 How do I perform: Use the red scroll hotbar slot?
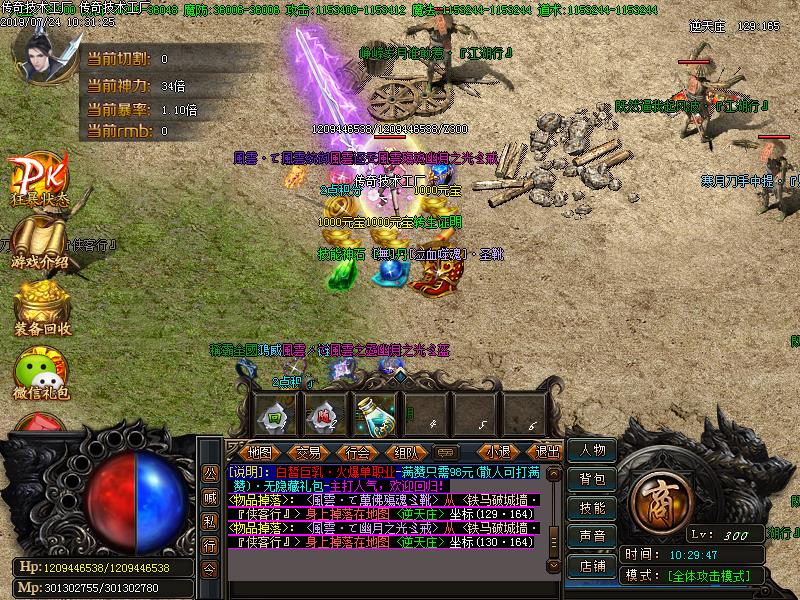pyautogui.click(x=324, y=414)
